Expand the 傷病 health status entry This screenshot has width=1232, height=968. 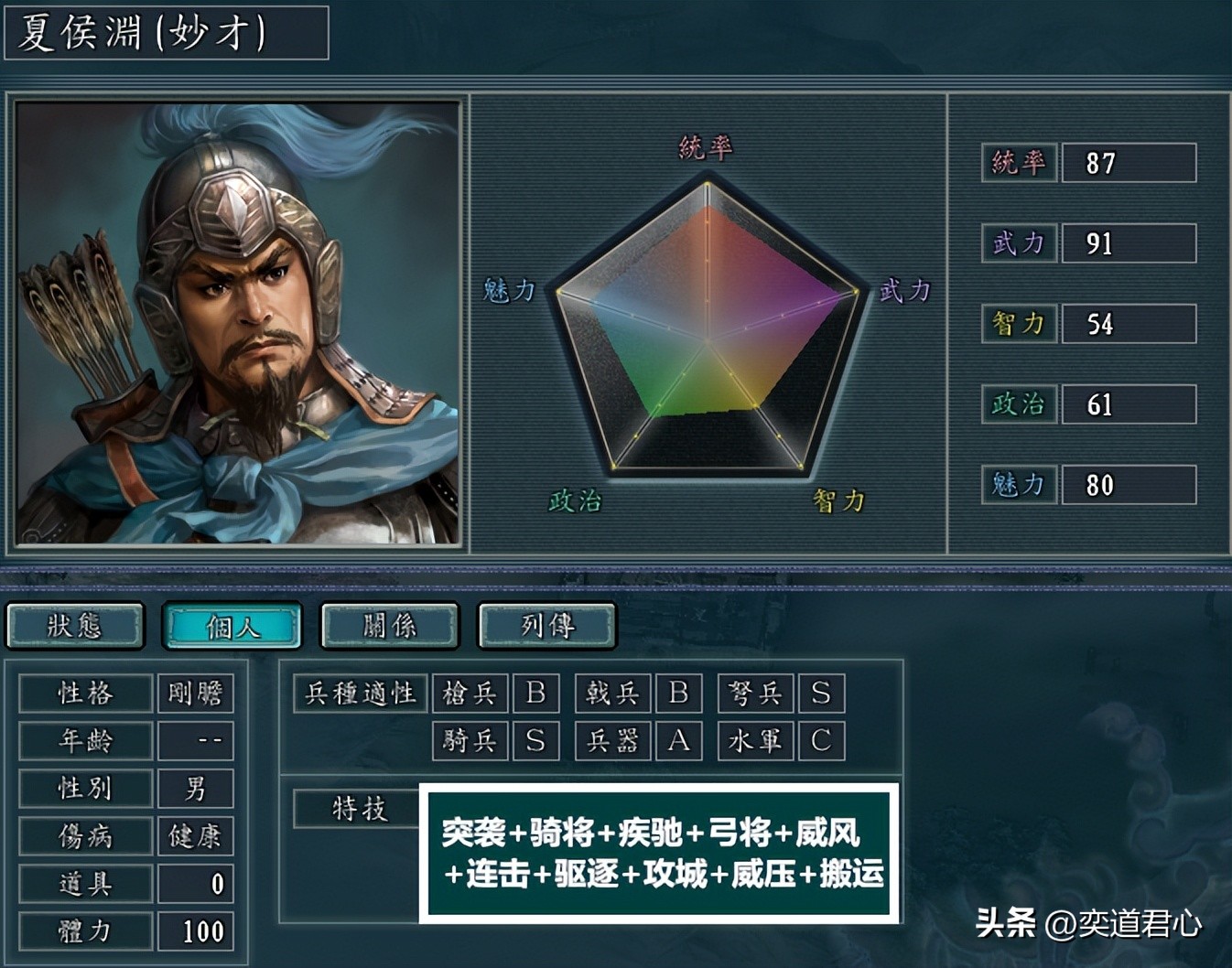[x=84, y=835]
